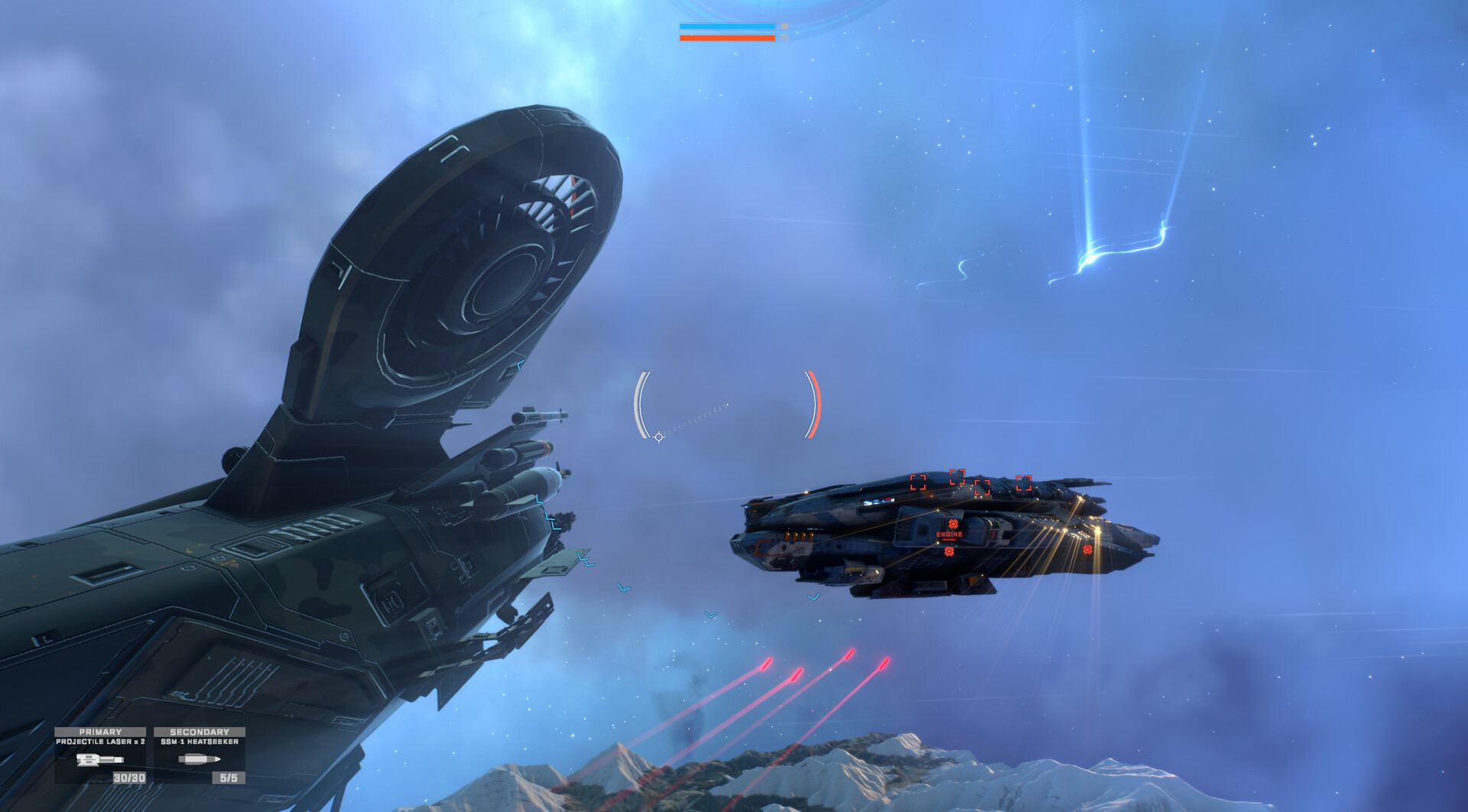The width and height of the screenshot is (1468, 812).
Task: Expand the SECONDARY weapon header label
Action: pos(200,731)
